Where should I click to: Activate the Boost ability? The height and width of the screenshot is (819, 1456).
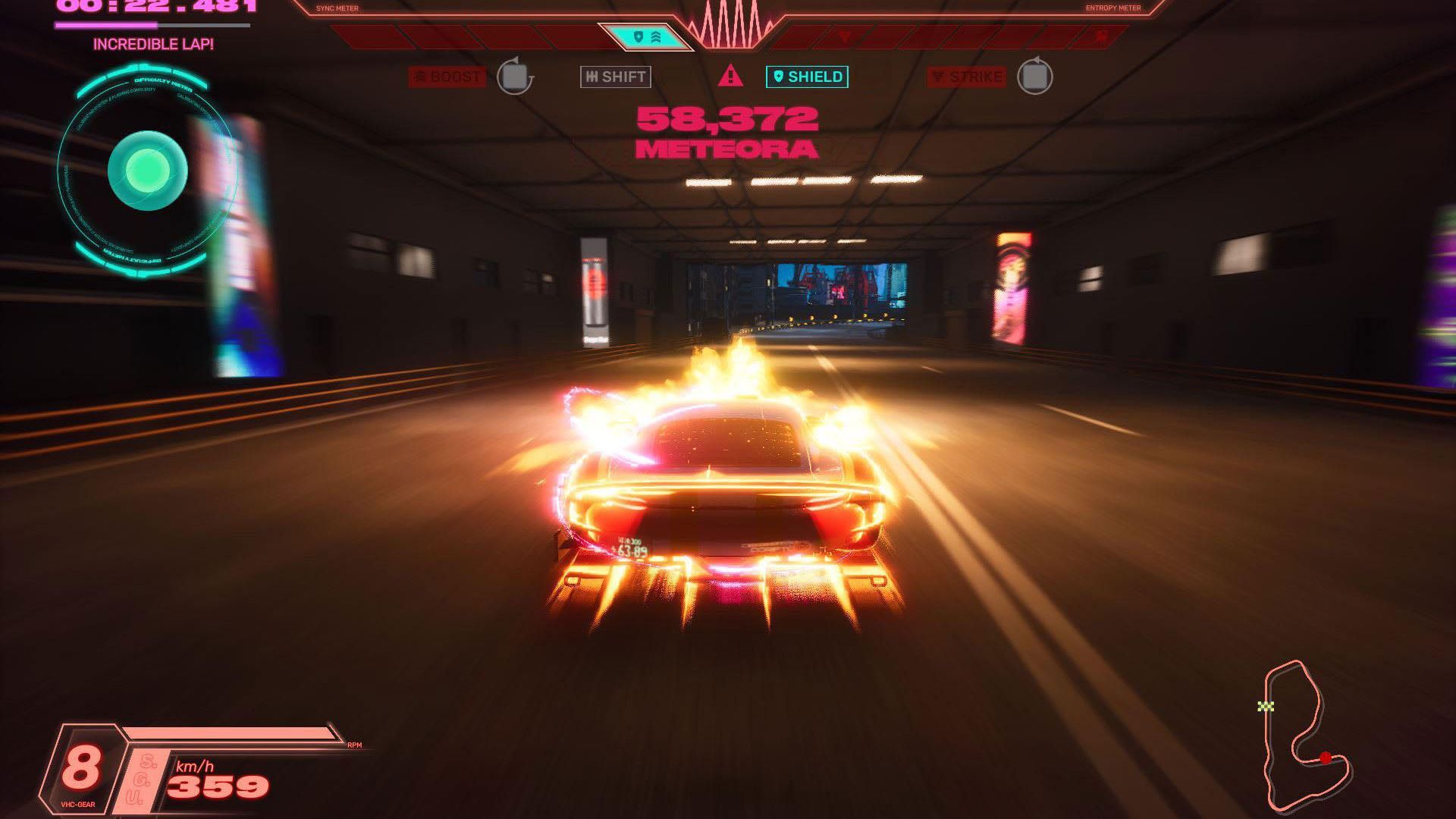click(447, 77)
